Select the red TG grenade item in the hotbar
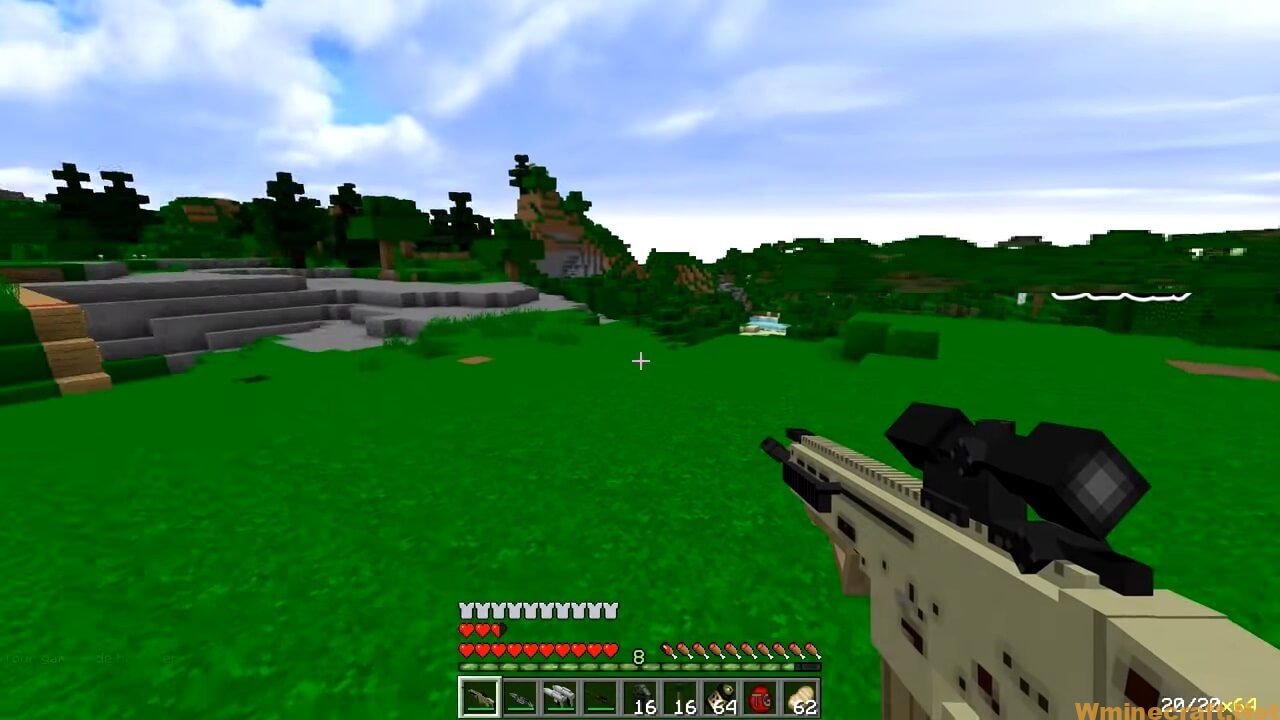 (760, 697)
